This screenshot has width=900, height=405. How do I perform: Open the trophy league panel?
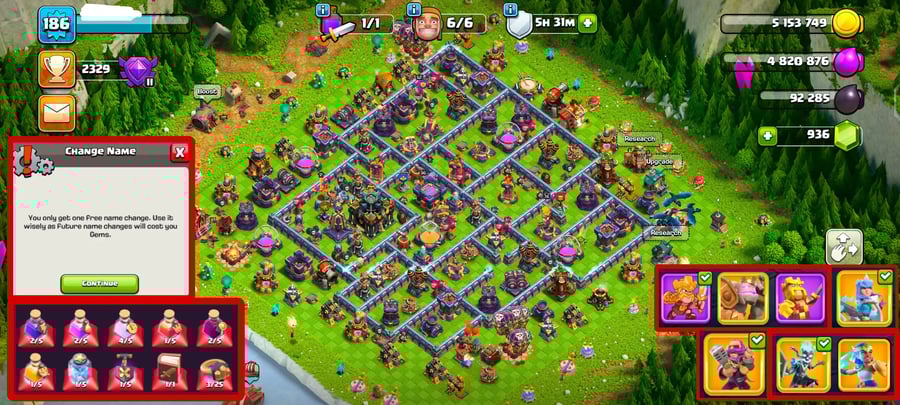pyautogui.click(x=57, y=69)
